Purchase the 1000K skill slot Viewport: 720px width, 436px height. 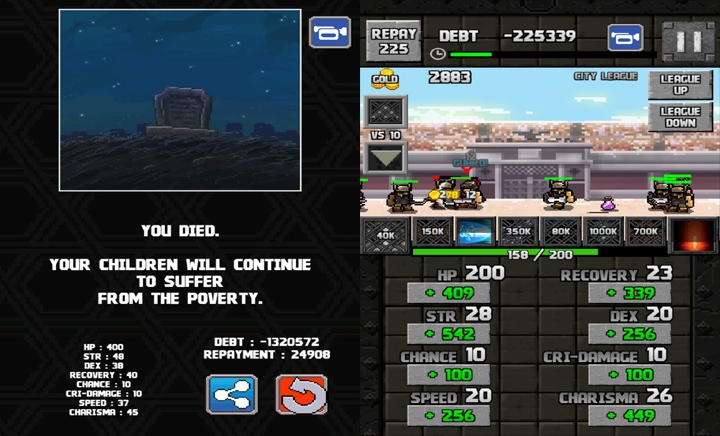tap(602, 232)
